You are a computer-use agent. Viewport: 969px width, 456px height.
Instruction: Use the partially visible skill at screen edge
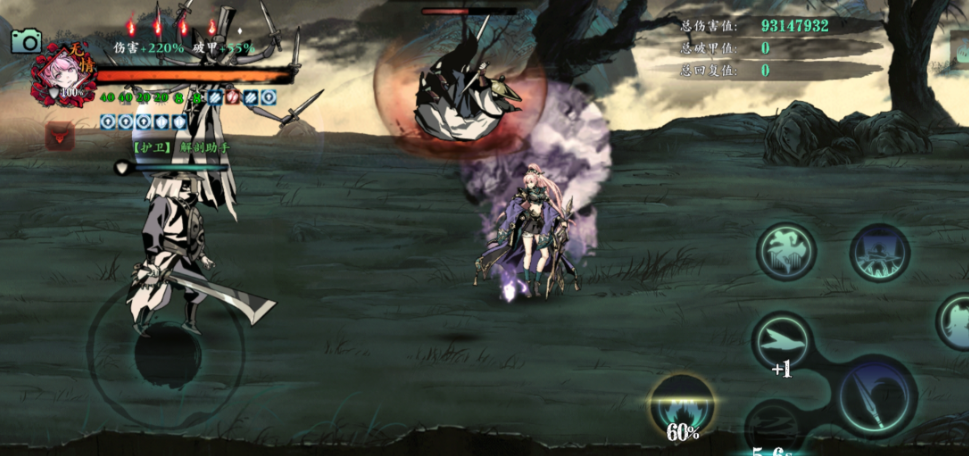957,321
